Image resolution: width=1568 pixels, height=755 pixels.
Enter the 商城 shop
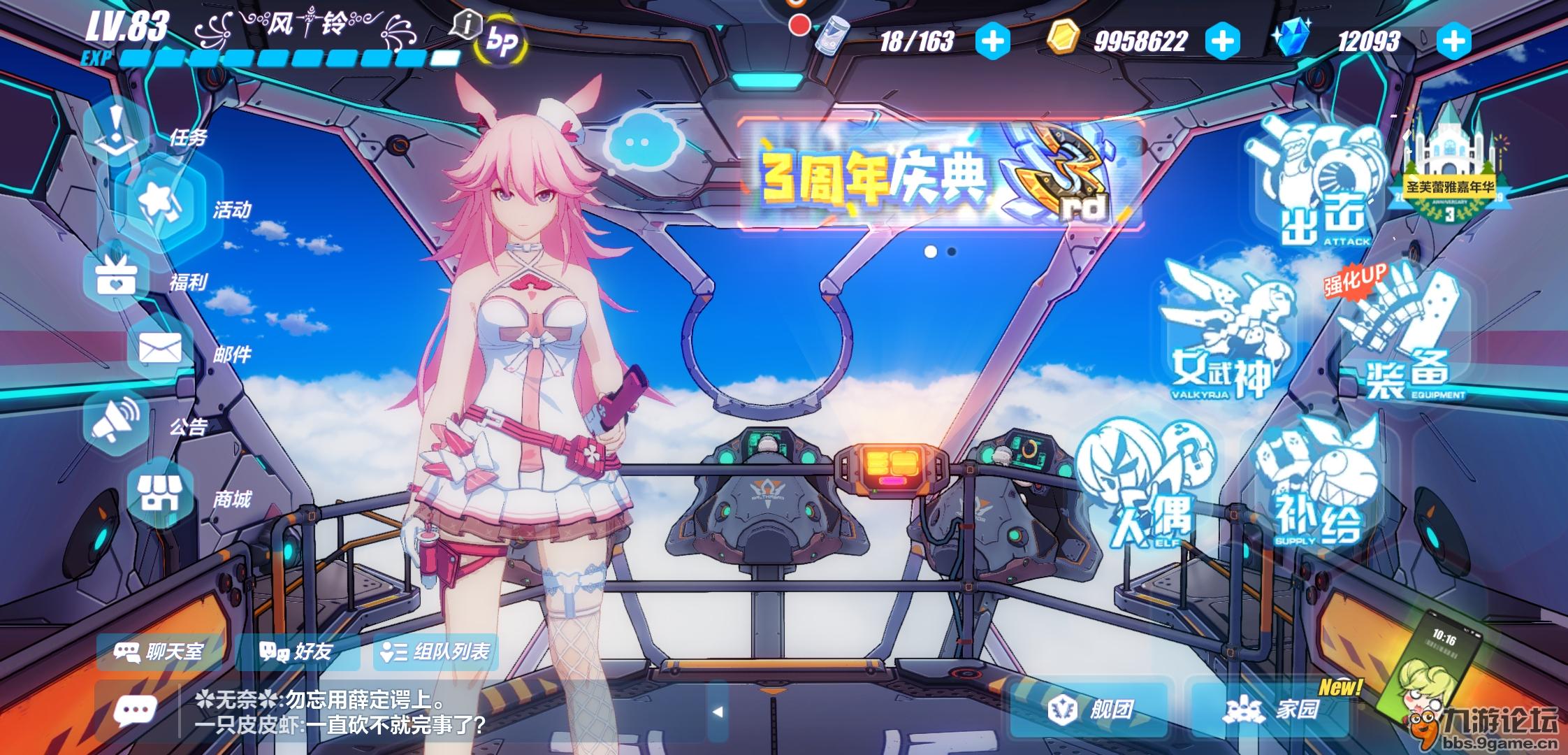(x=161, y=494)
